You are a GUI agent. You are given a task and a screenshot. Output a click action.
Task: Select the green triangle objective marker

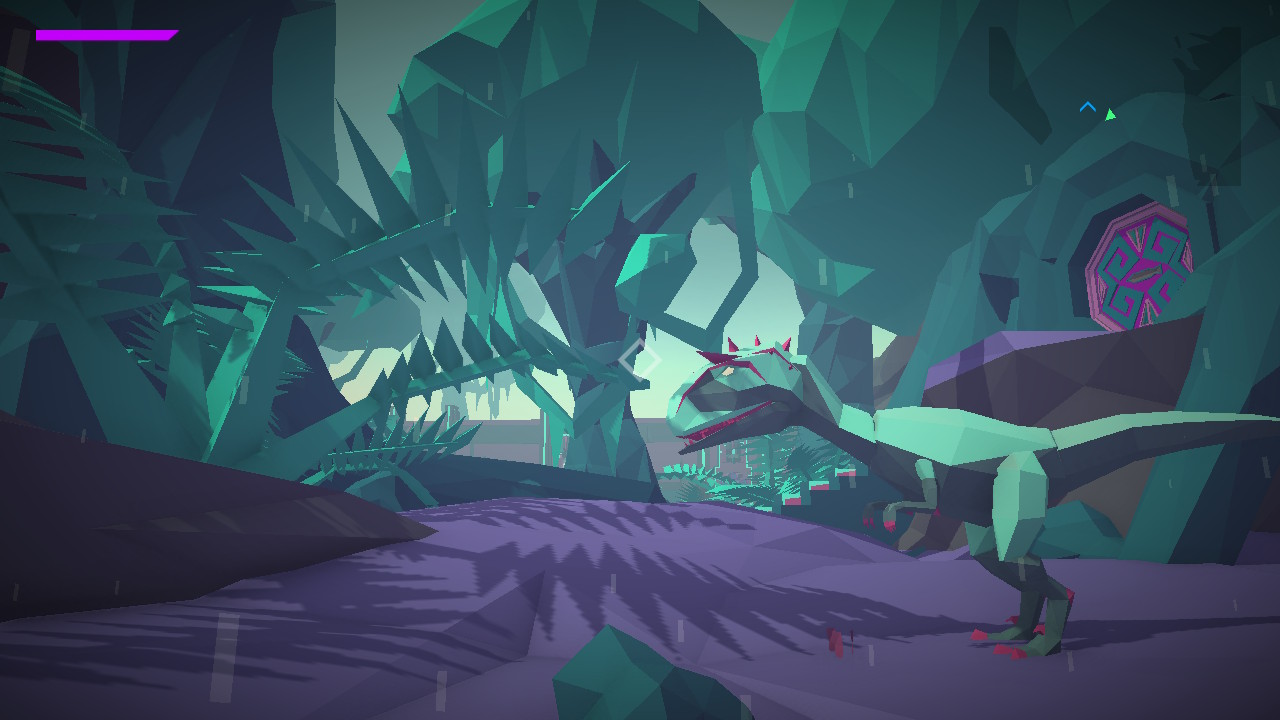point(1111,112)
